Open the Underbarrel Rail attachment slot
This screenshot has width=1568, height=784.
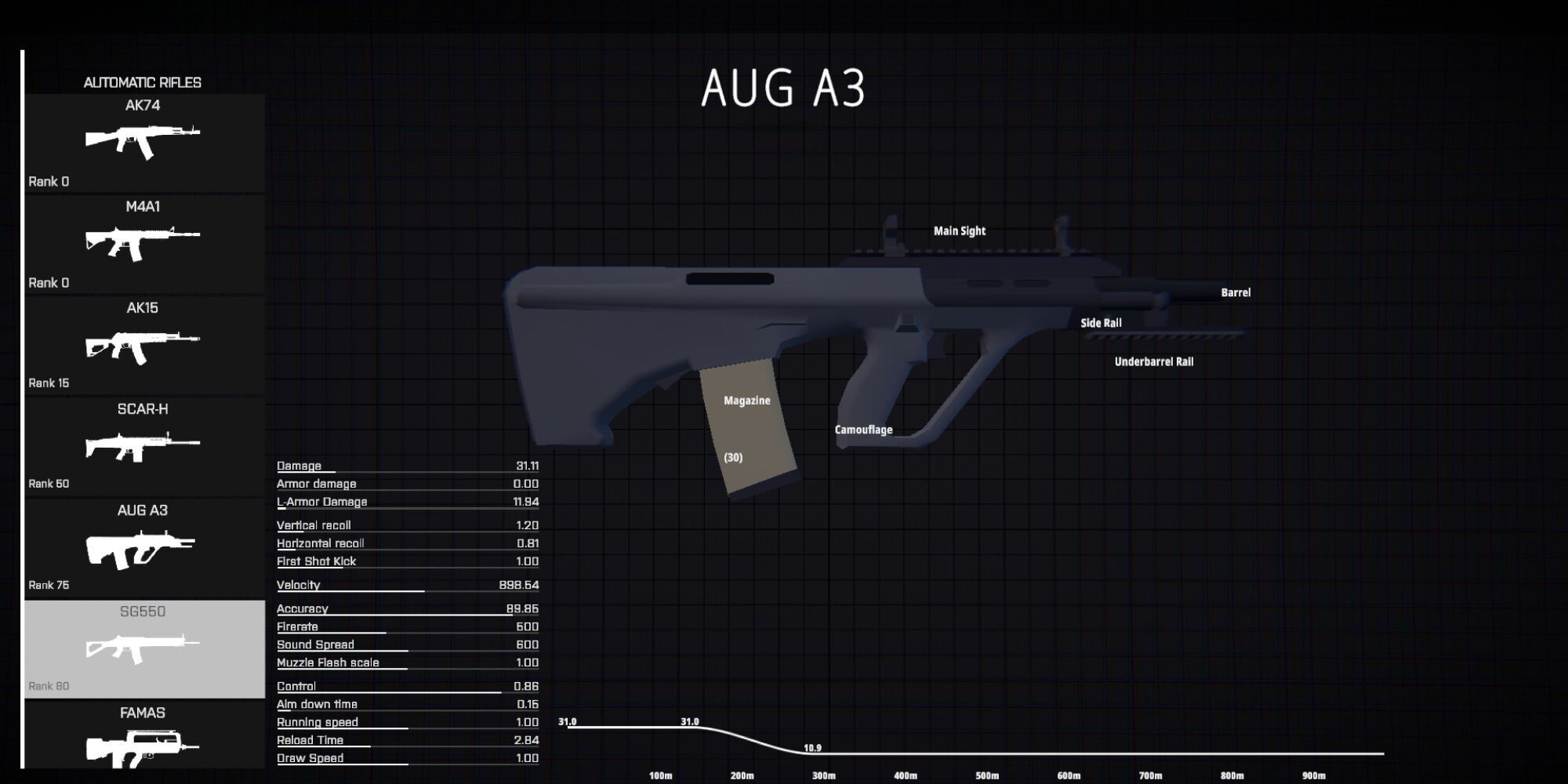[x=1153, y=361]
